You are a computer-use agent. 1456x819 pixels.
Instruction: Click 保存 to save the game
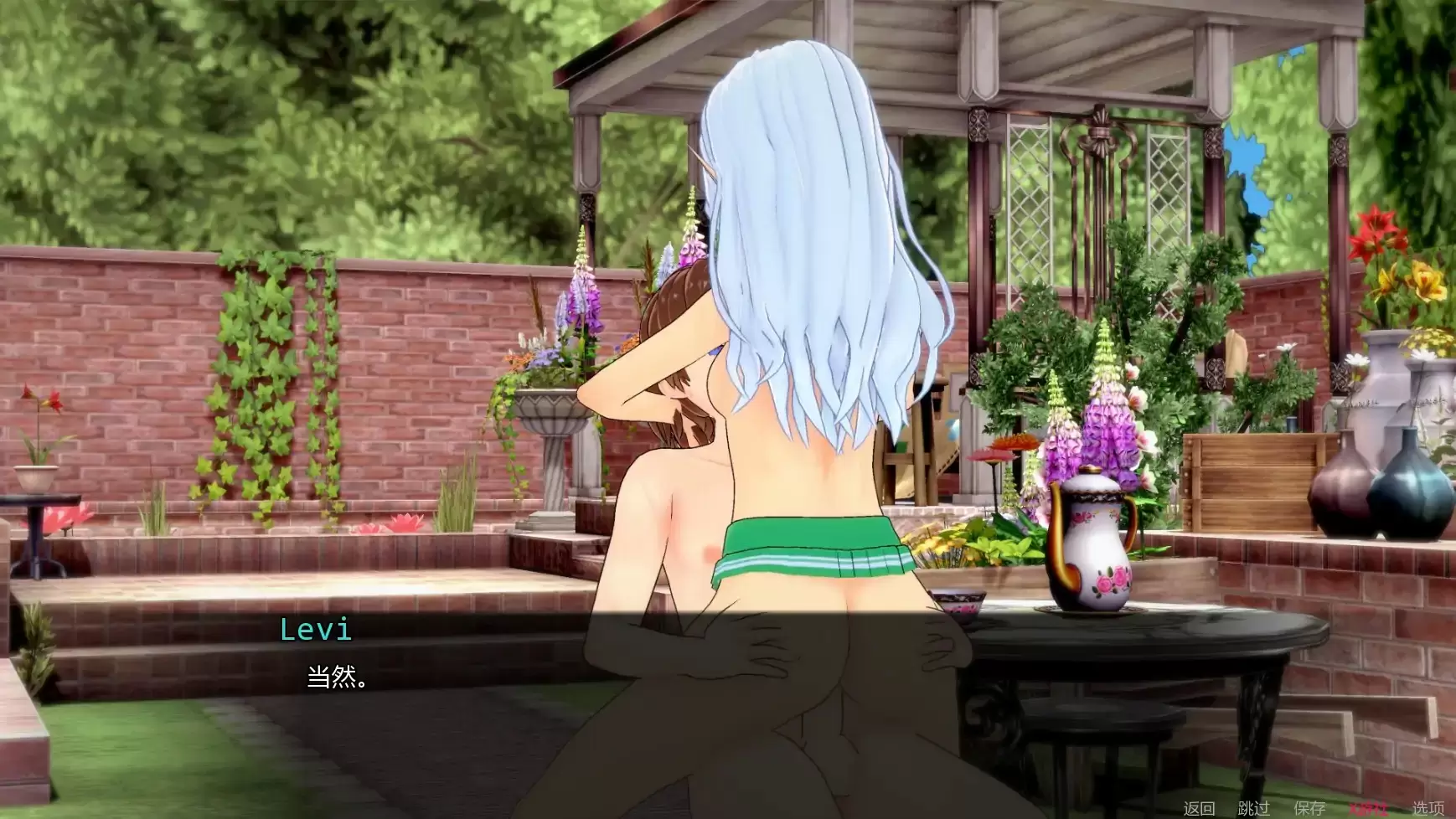click(1309, 806)
